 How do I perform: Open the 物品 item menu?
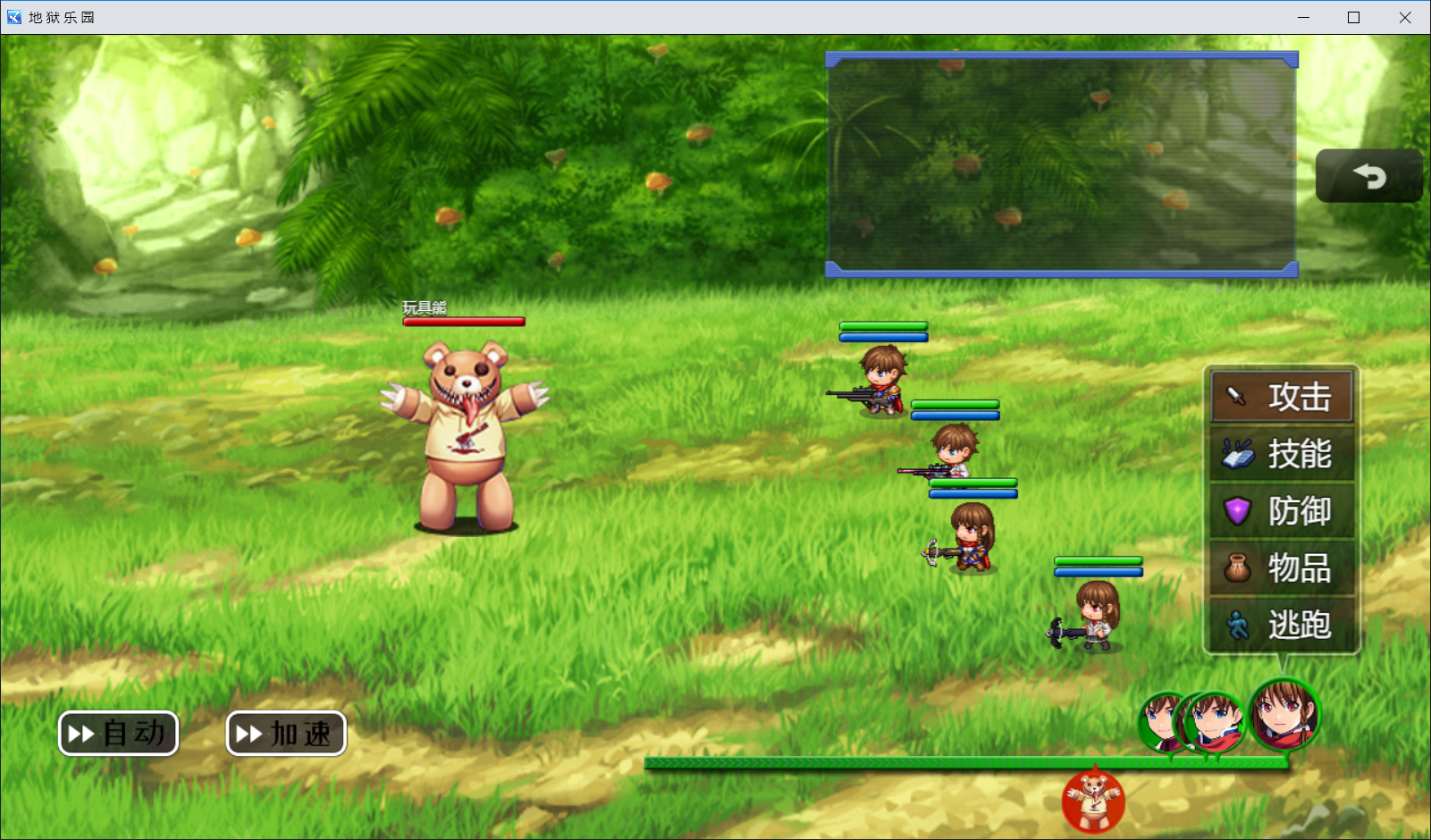click(x=1282, y=568)
